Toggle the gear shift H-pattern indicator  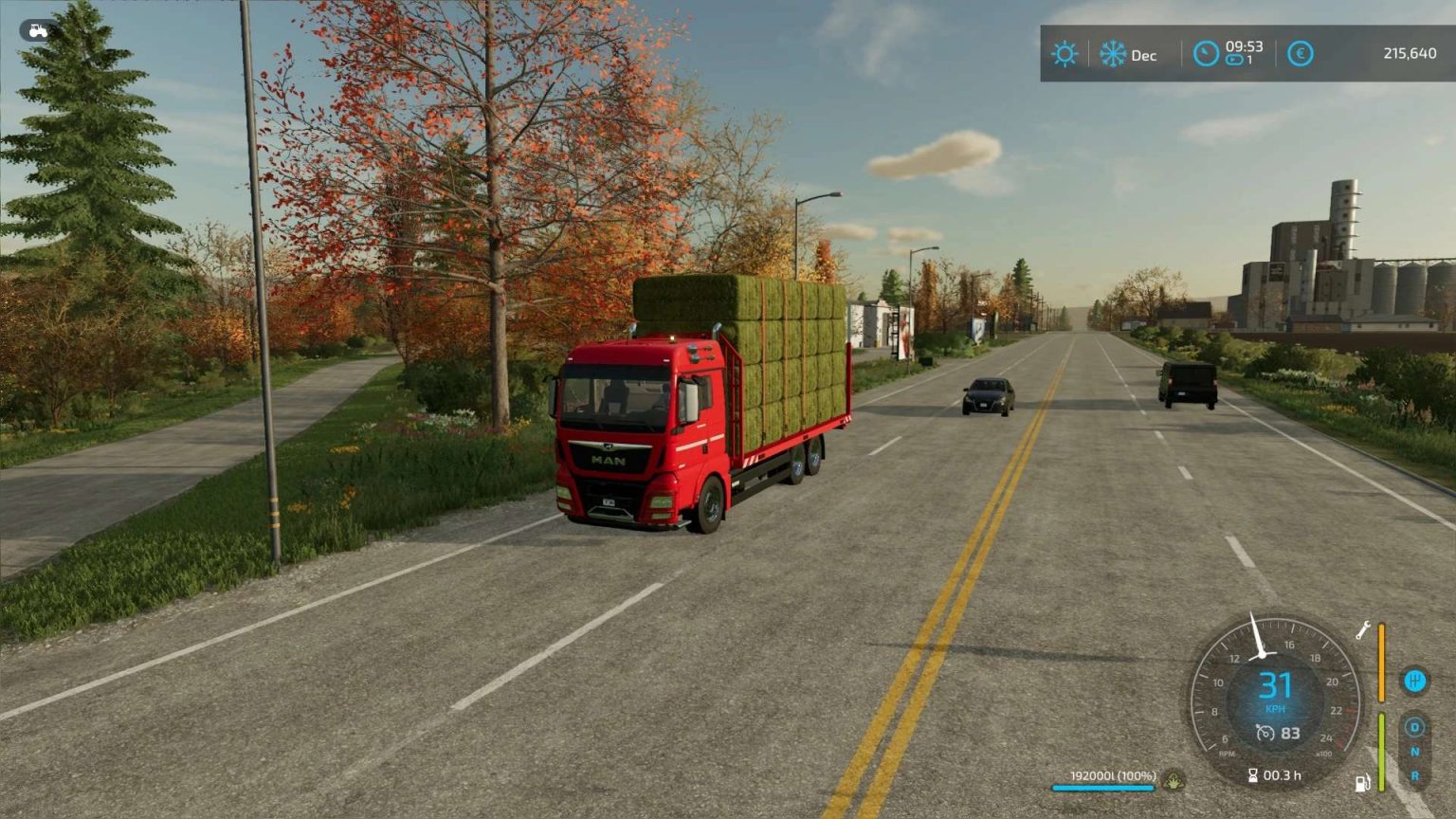click(1415, 681)
